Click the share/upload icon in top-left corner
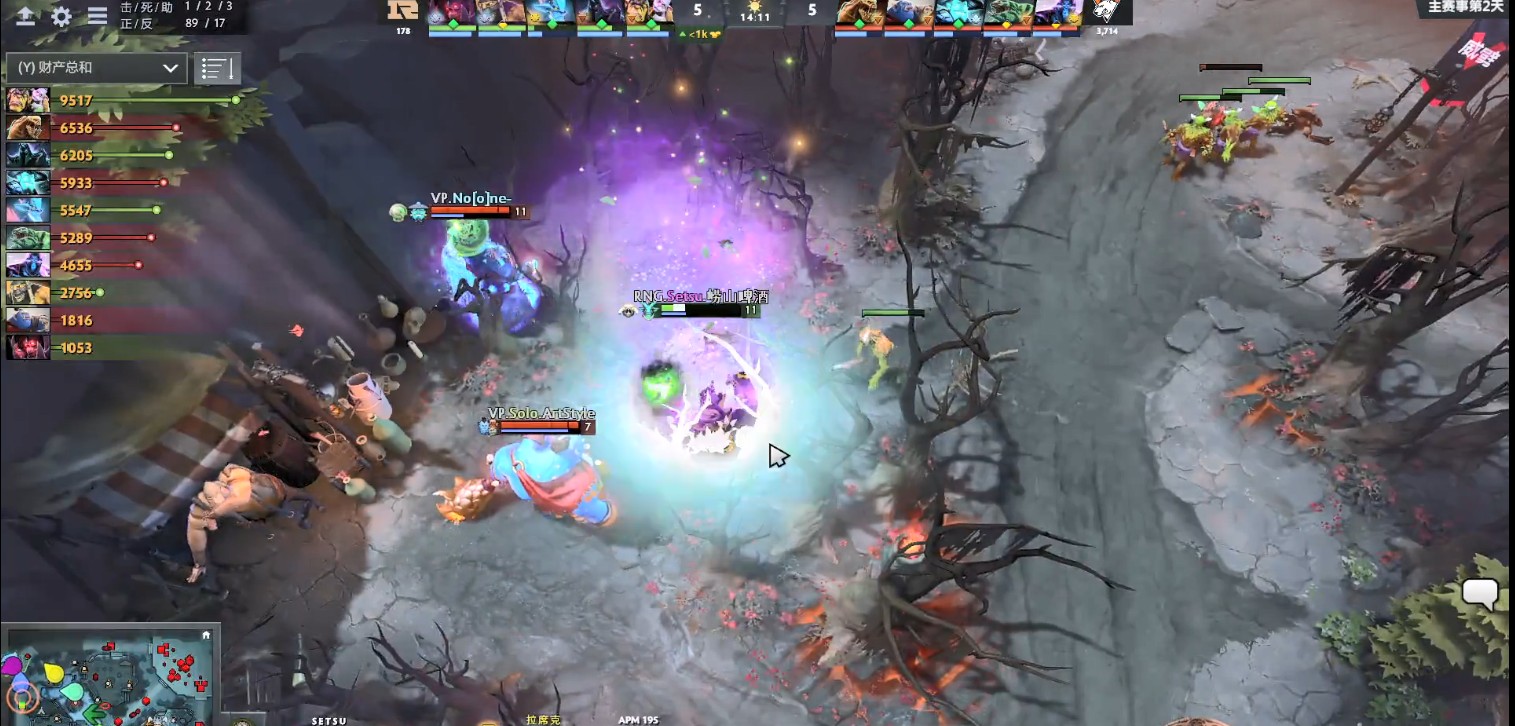This screenshot has height=726, width=1515. (25, 17)
